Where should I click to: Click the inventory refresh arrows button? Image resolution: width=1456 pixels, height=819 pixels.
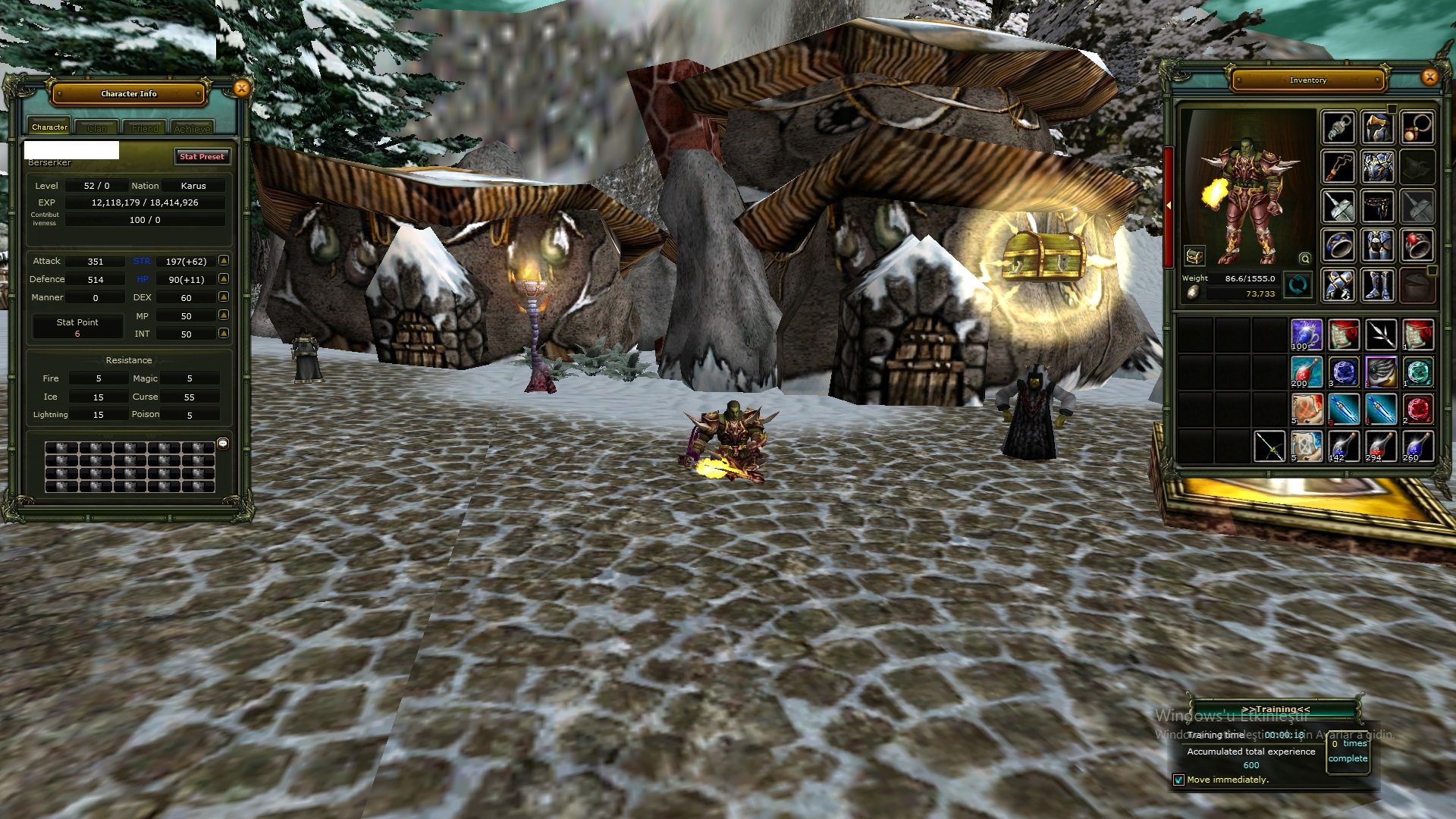(1298, 286)
